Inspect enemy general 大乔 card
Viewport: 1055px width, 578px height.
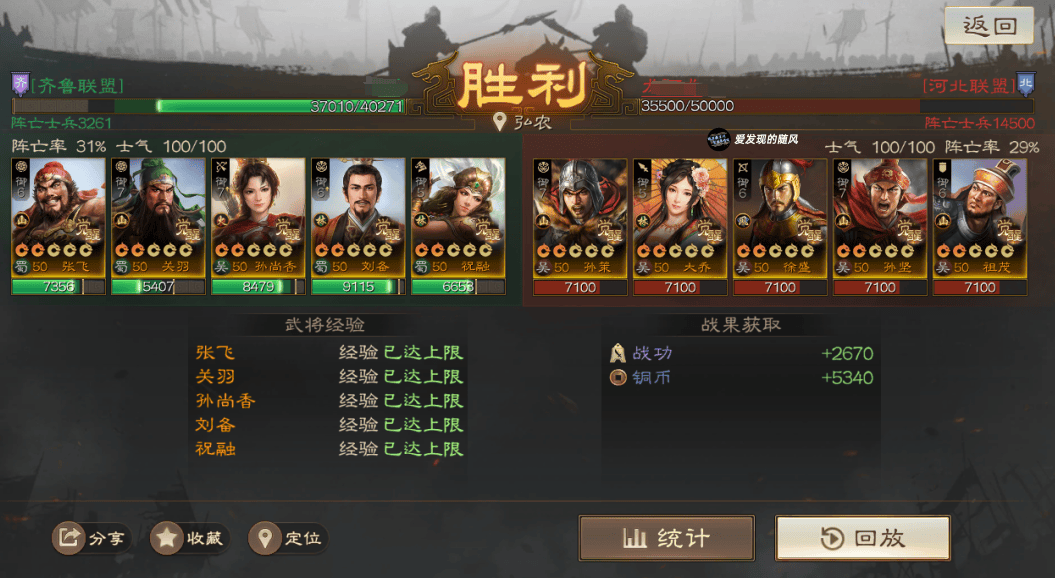point(680,218)
